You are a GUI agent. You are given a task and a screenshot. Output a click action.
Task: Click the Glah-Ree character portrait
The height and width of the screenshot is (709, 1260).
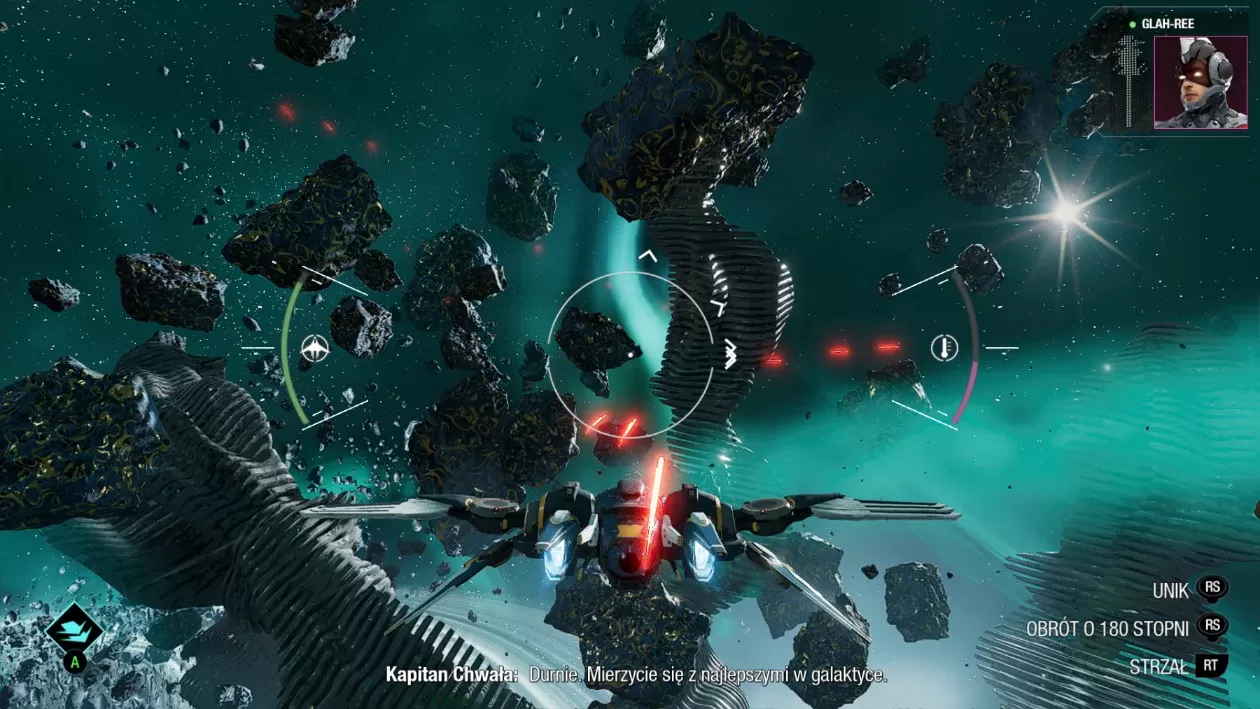[x=1200, y=82]
